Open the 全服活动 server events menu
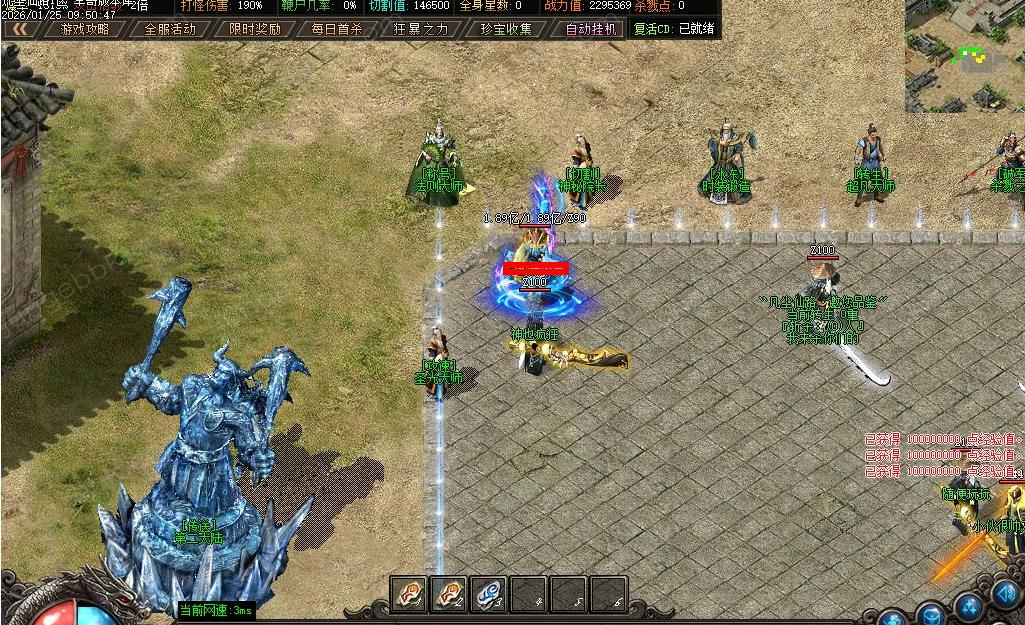The image size is (1025, 625). pos(170,29)
